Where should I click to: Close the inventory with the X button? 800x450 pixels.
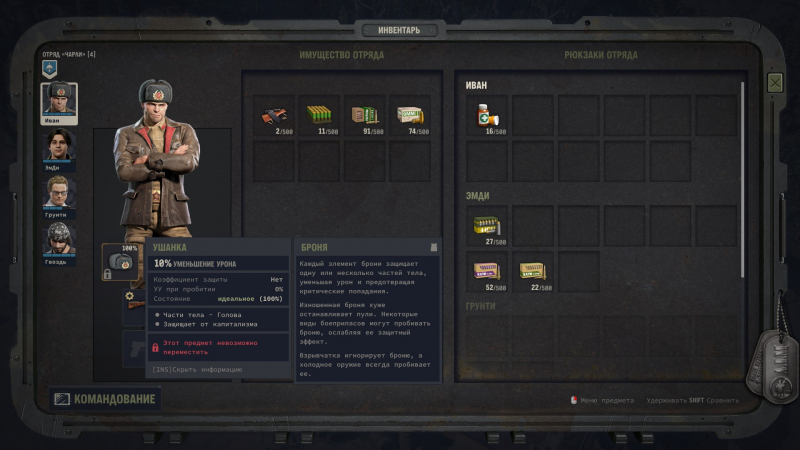tap(775, 83)
